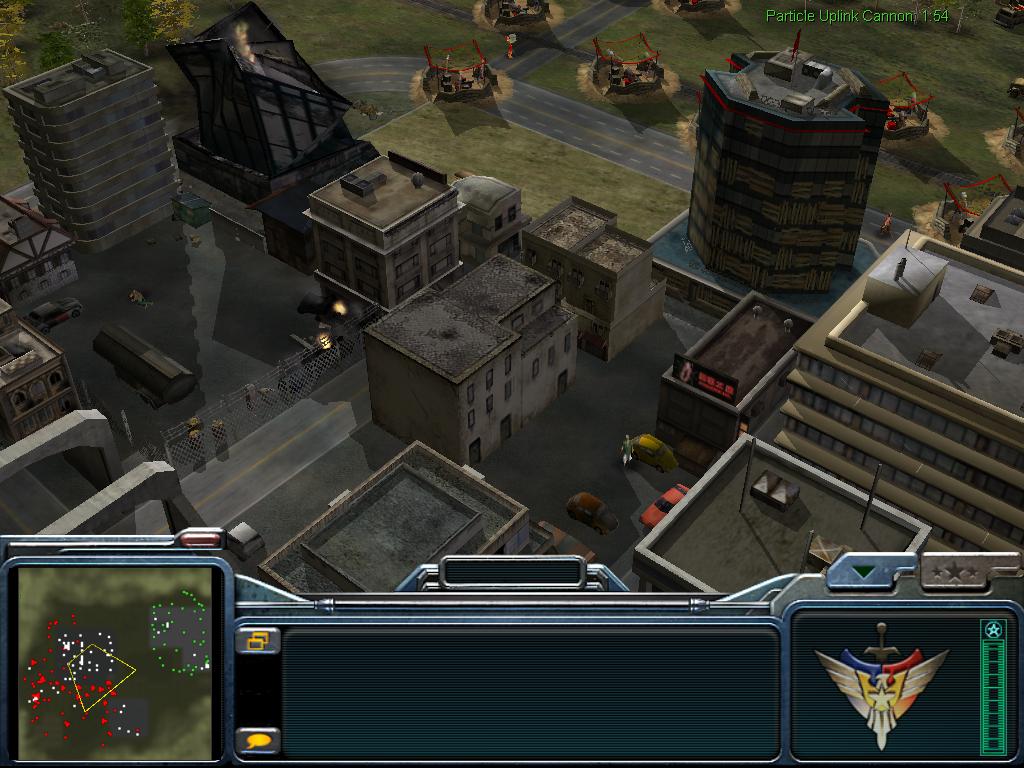Click the tactical minimap radar
1024x768 pixels.
tap(117, 662)
